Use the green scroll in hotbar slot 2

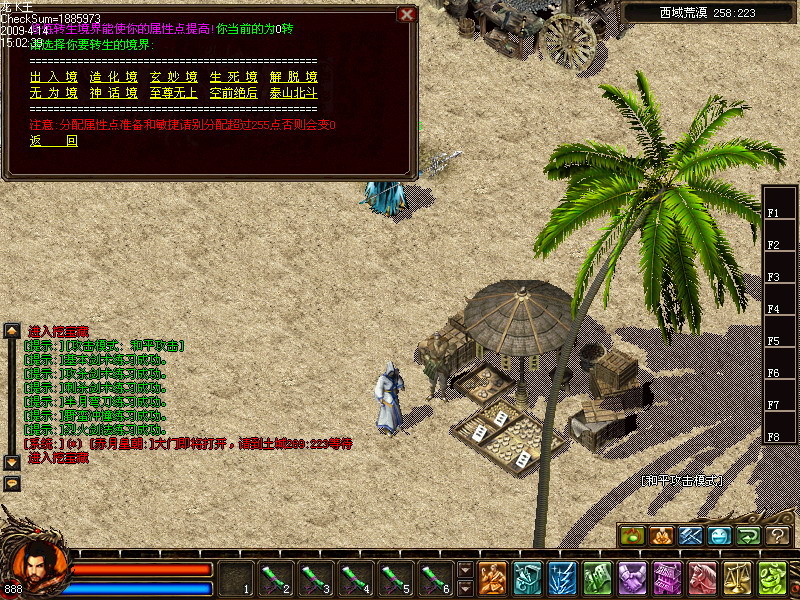(275, 578)
